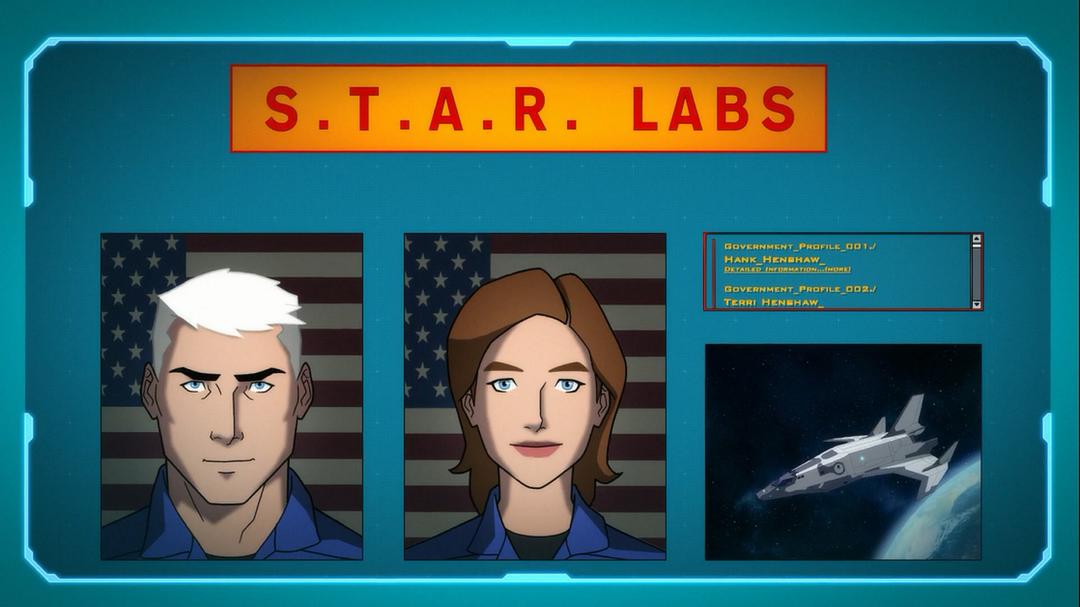Image resolution: width=1080 pixels, height=607 pixels.
Task: Click the S.T.A.R. LABS header banner
Action: pos(528,108)
